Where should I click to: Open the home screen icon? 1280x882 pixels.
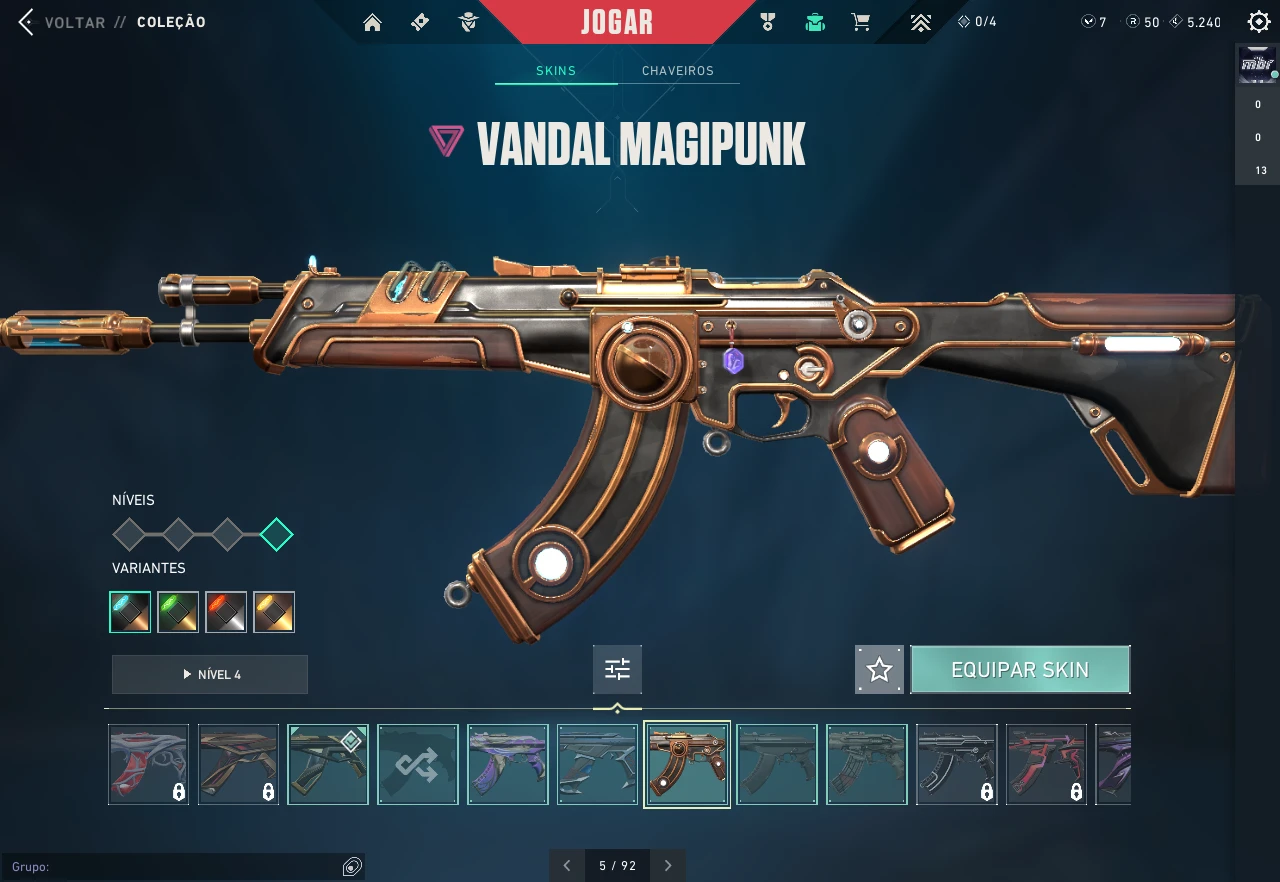pos(372,22)
